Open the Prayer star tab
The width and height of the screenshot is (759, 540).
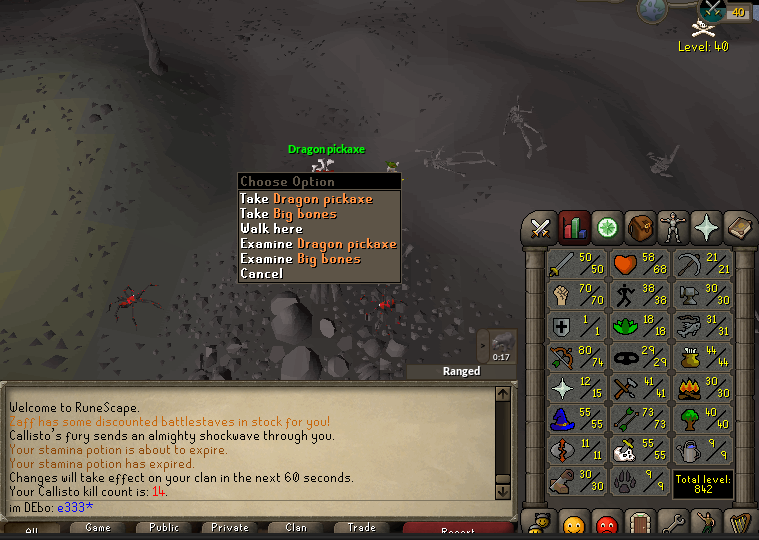point(706,228)
